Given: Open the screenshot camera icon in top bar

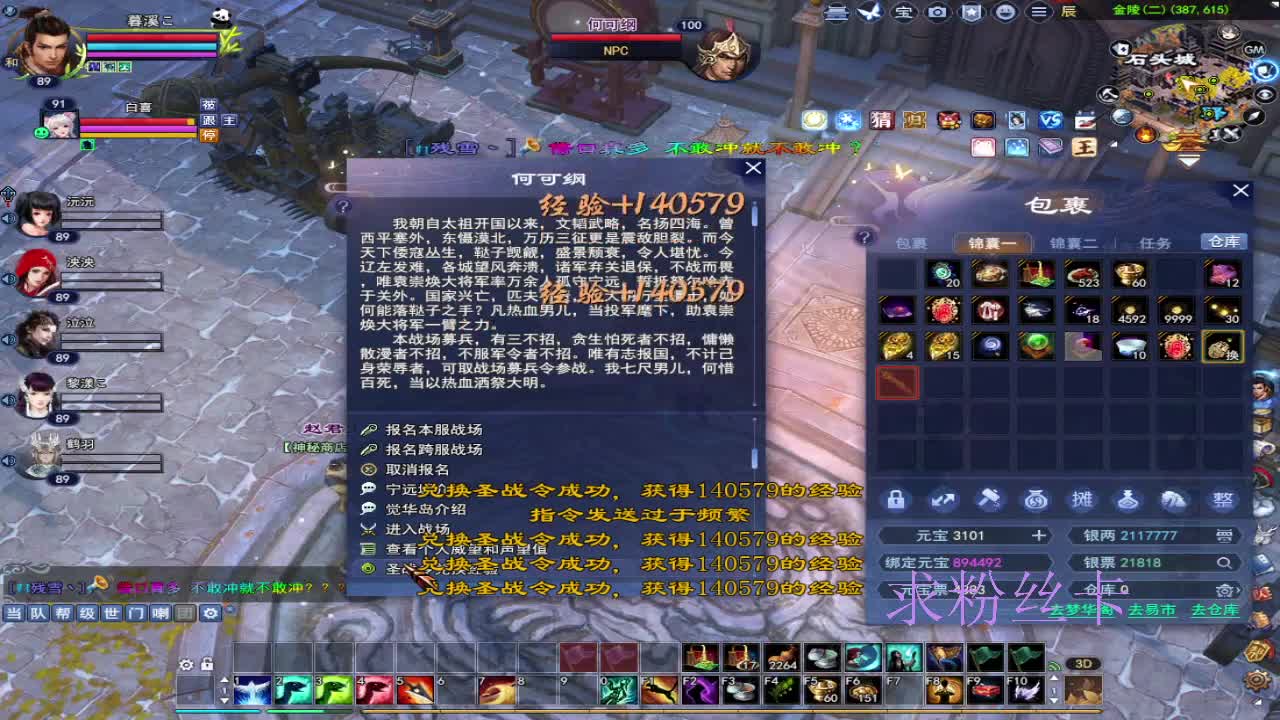Looking at the screenshot, I should (937, 12).
